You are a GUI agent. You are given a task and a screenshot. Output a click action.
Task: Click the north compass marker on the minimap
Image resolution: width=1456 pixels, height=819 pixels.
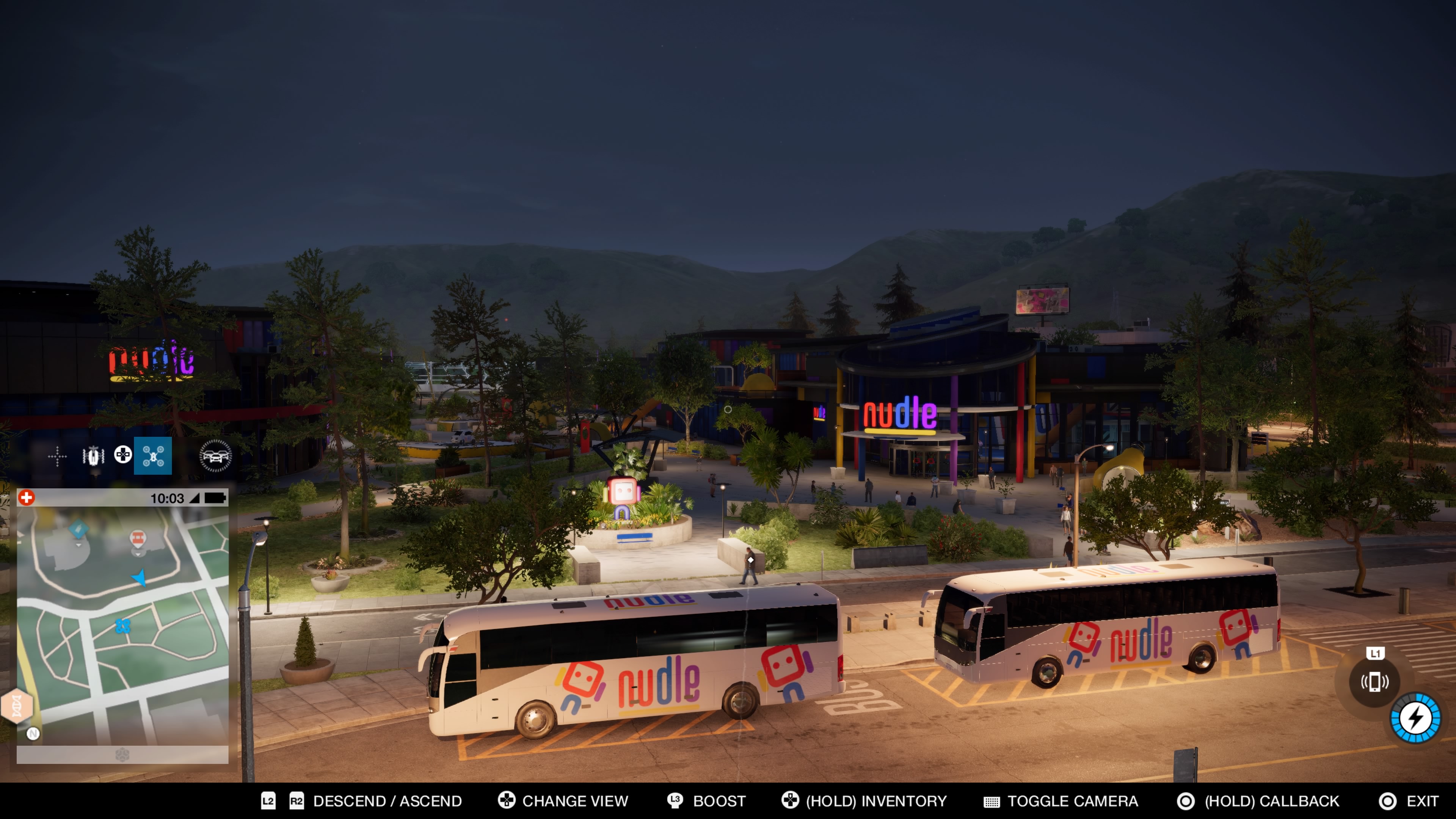coord(33,734)
